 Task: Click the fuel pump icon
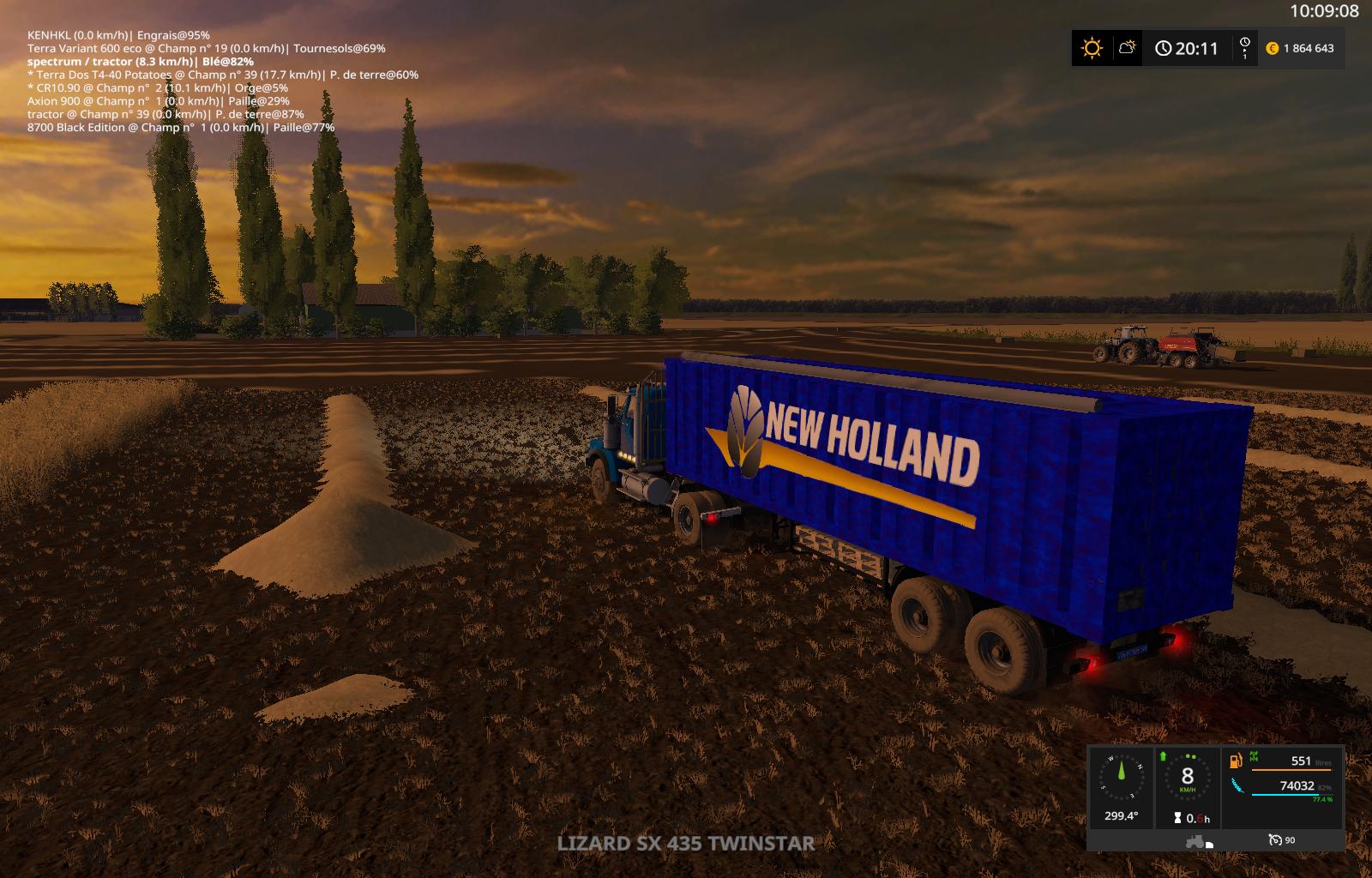[1236, 761]
